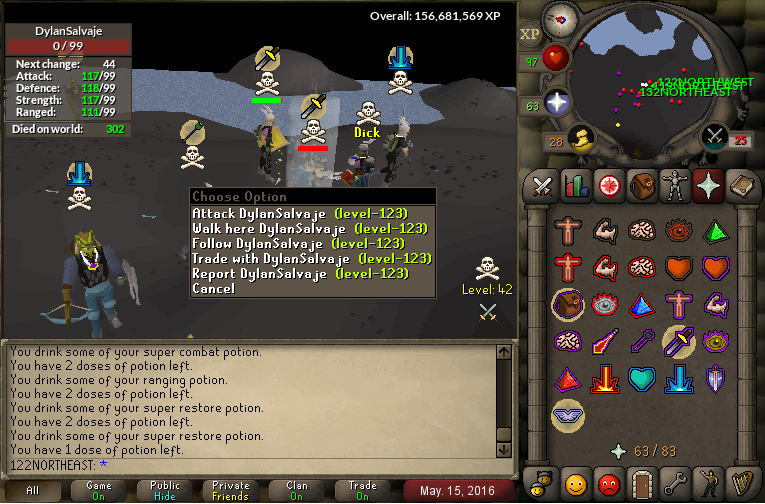The height and width of the screenshot is (504, 765).
Task: Select Trade with DylanSalvaje
Action: [x=312, y=258]
